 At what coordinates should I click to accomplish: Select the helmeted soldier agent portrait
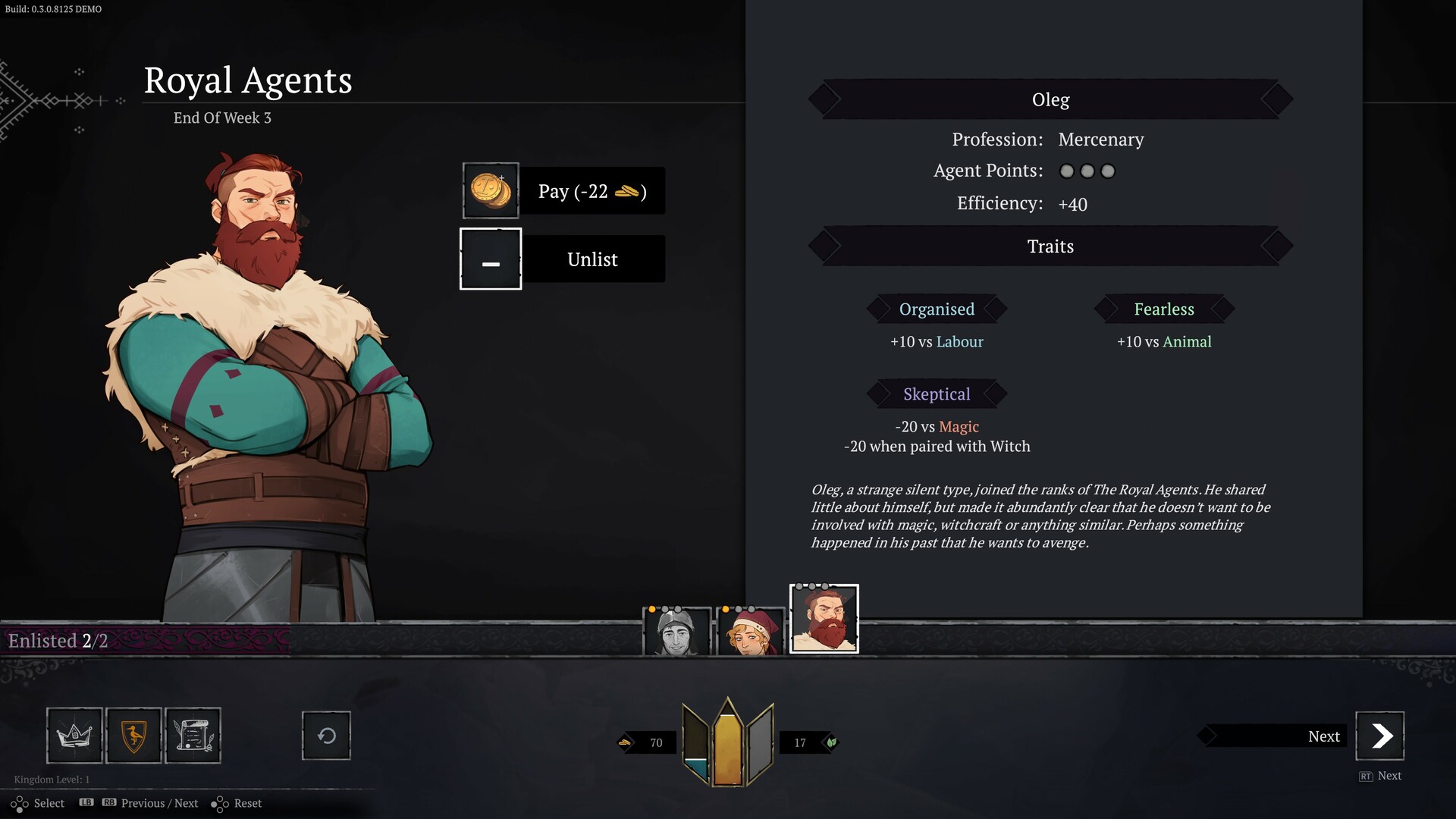click(x=676, y=632)
